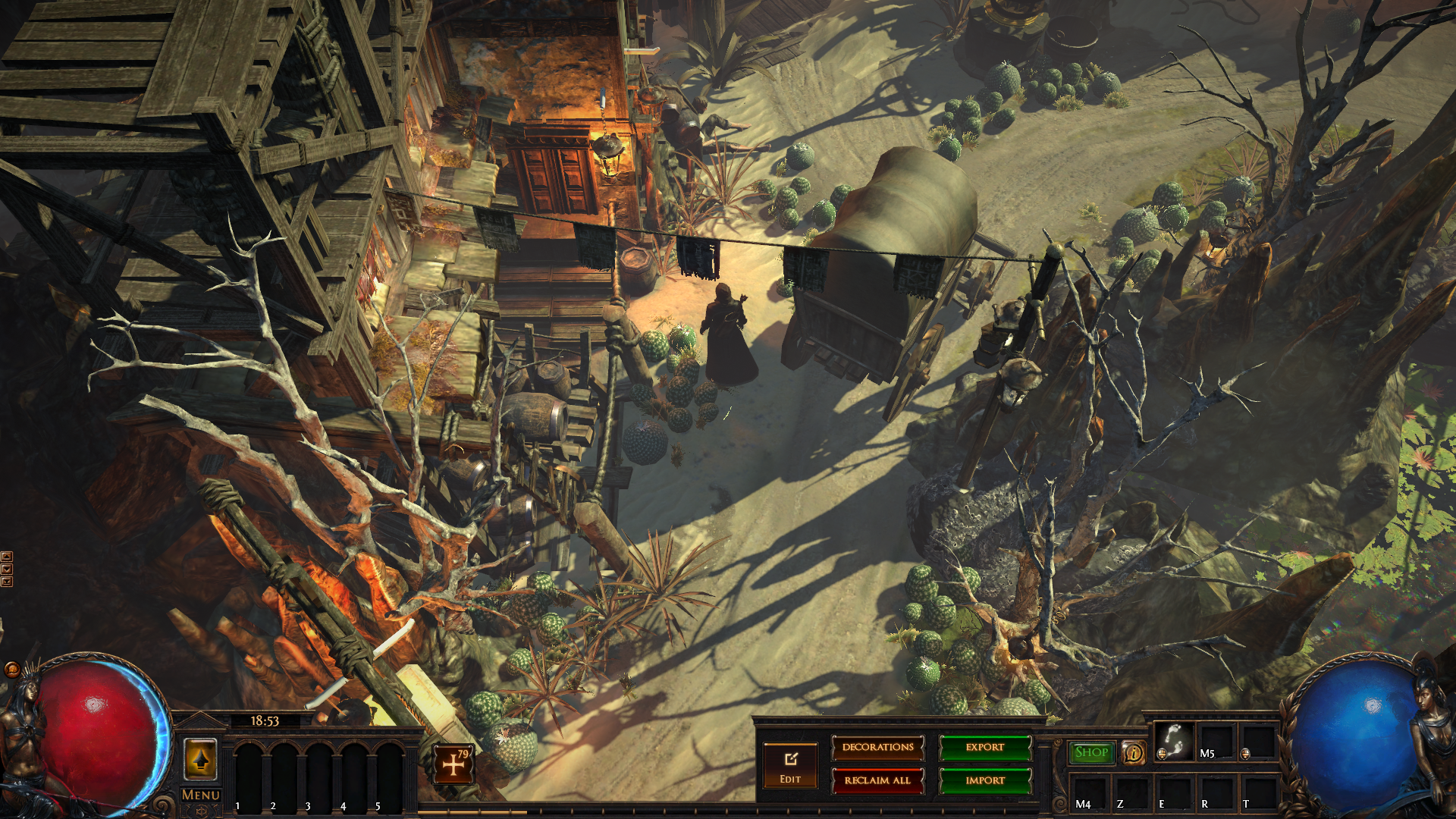Export the hideout layout

tap(984, 748)
